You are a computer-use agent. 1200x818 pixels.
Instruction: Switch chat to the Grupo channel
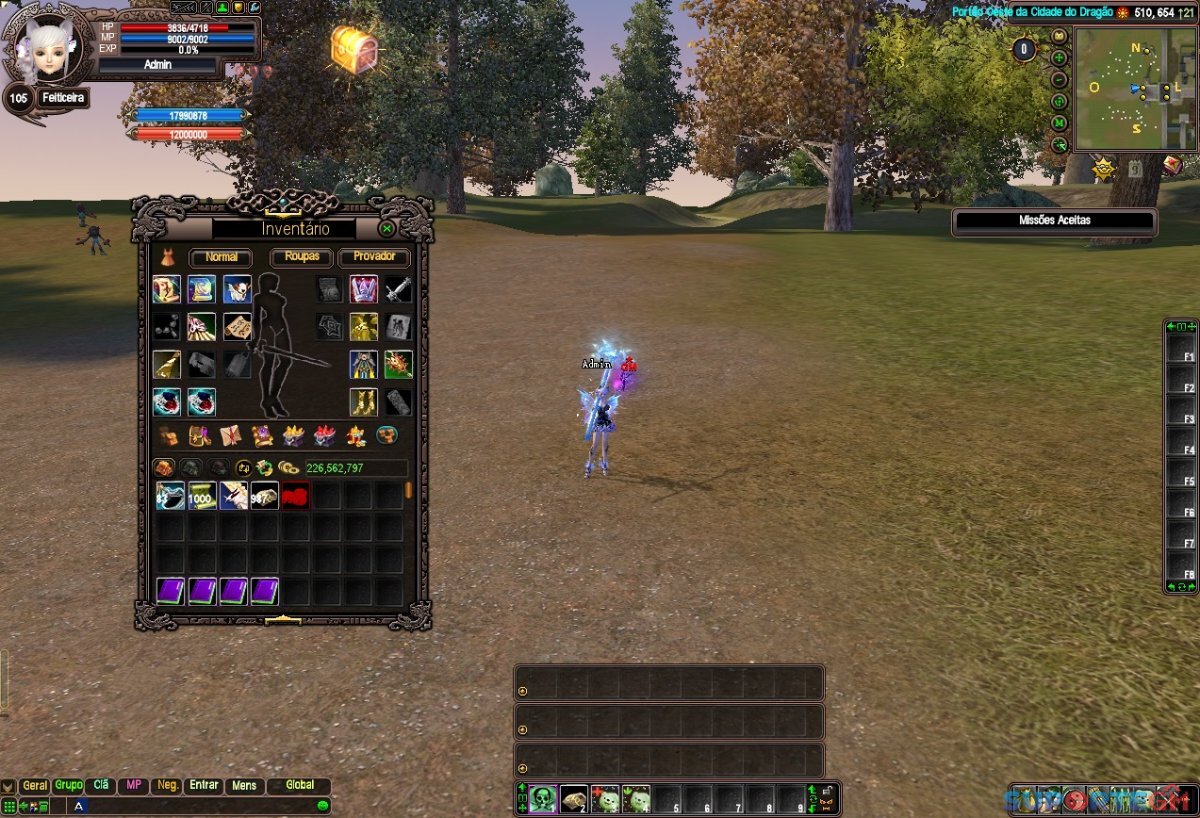click(x=68, y=786)
